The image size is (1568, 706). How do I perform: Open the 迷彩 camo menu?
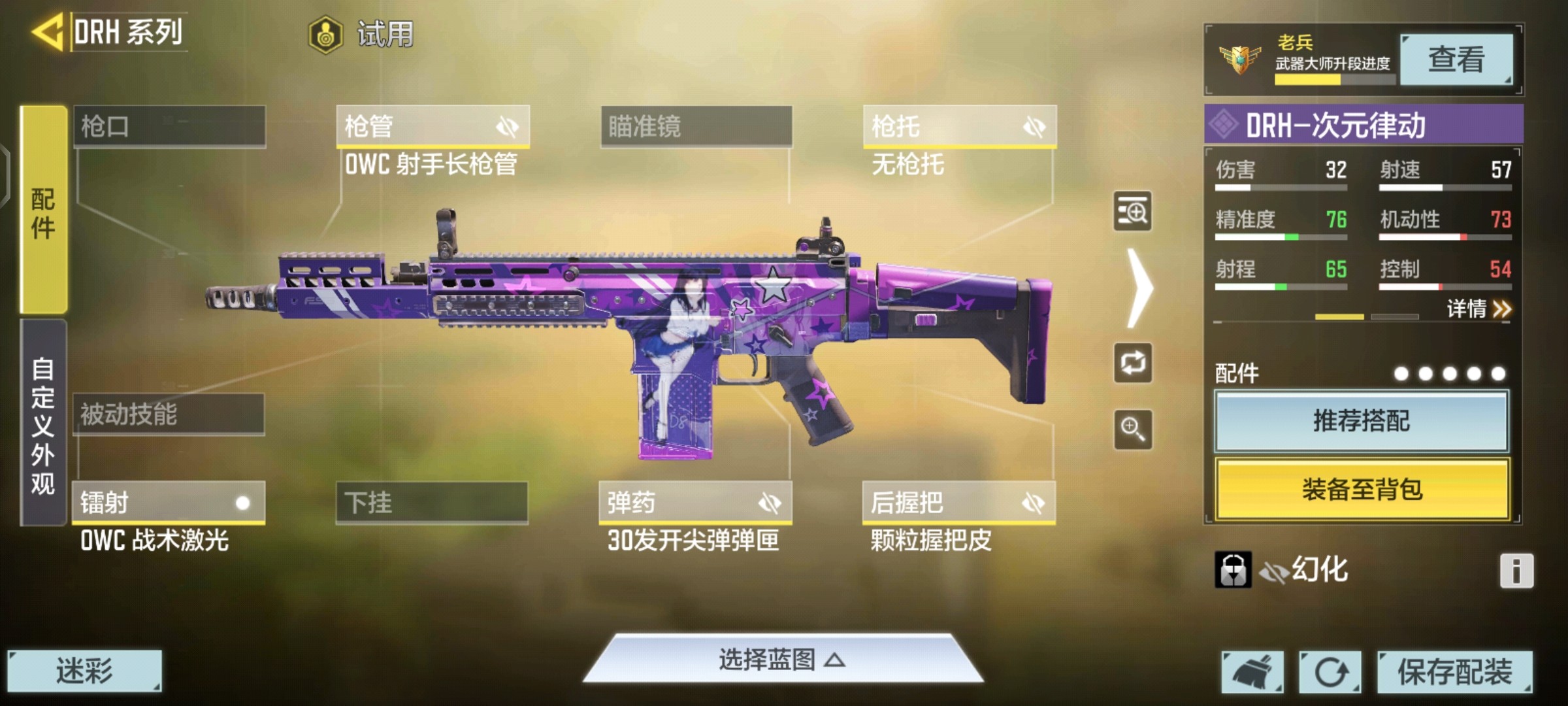[x=84, y=671]
